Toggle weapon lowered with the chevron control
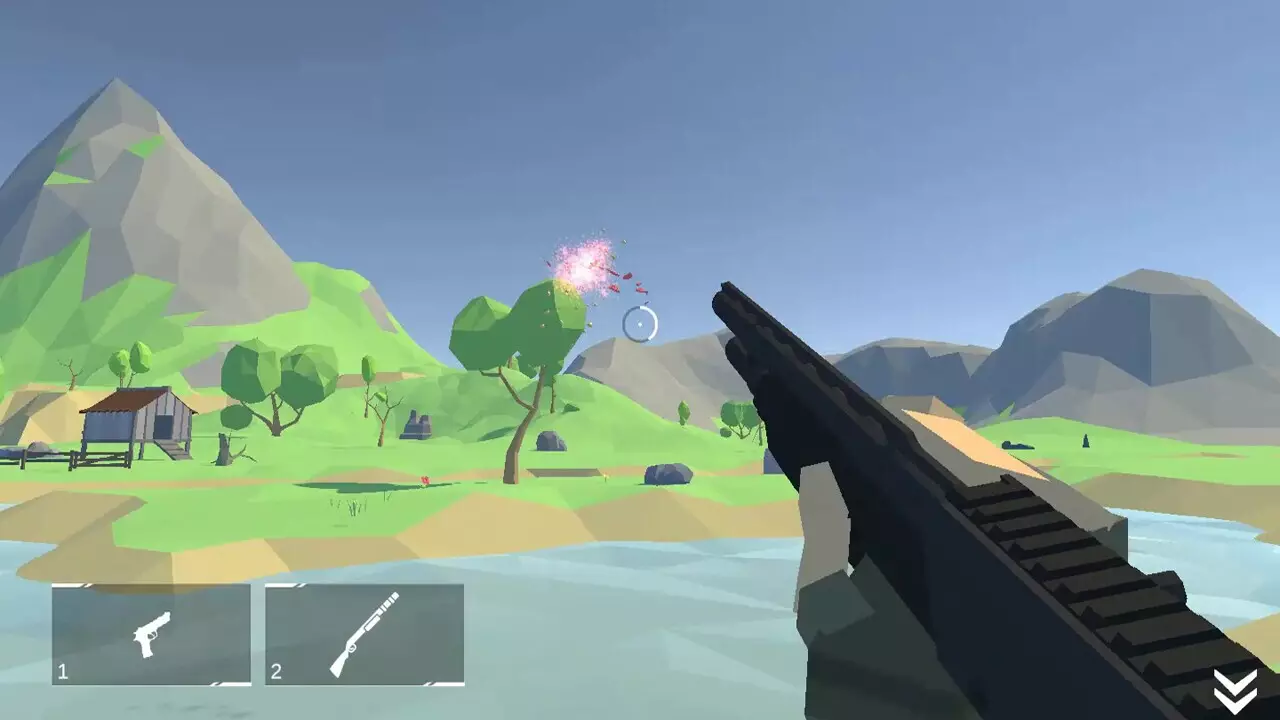 pyautogui.click(x=1235, y=688)
